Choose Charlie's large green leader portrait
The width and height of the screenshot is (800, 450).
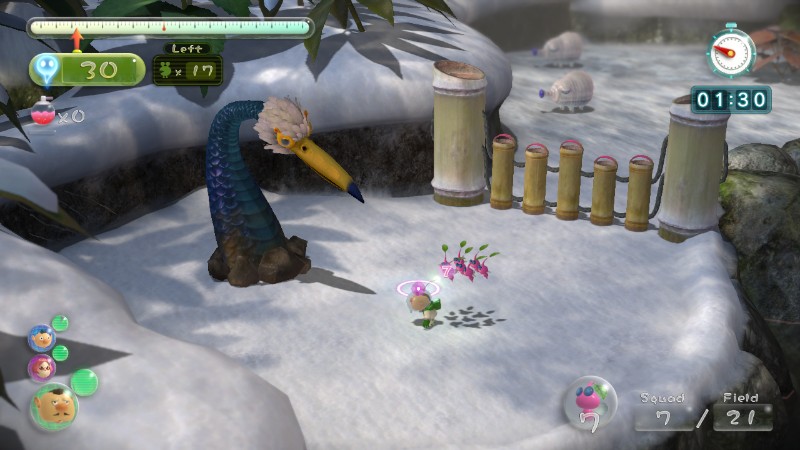(x=53, y=406)
